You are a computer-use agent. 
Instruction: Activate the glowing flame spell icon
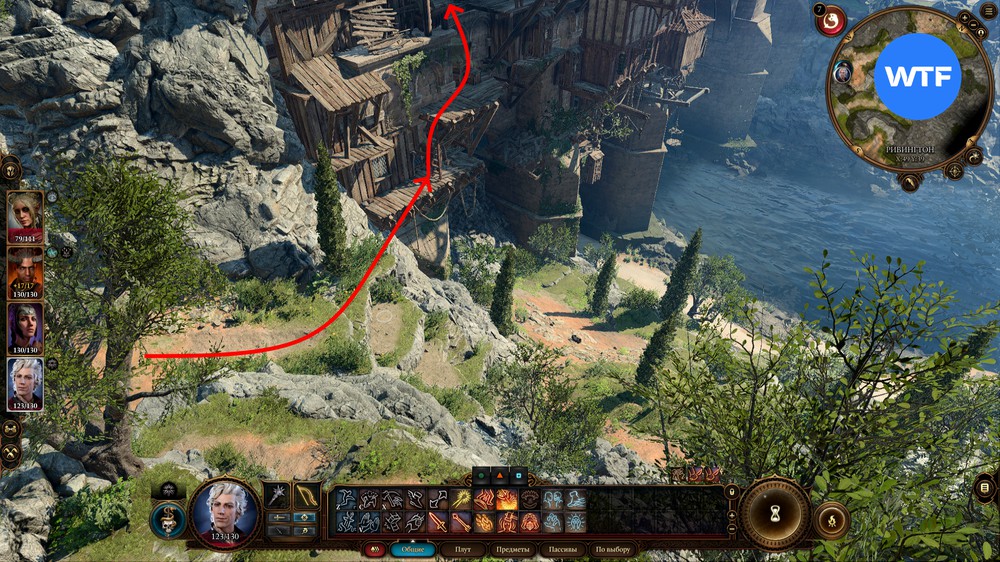(x=507, y=499)
